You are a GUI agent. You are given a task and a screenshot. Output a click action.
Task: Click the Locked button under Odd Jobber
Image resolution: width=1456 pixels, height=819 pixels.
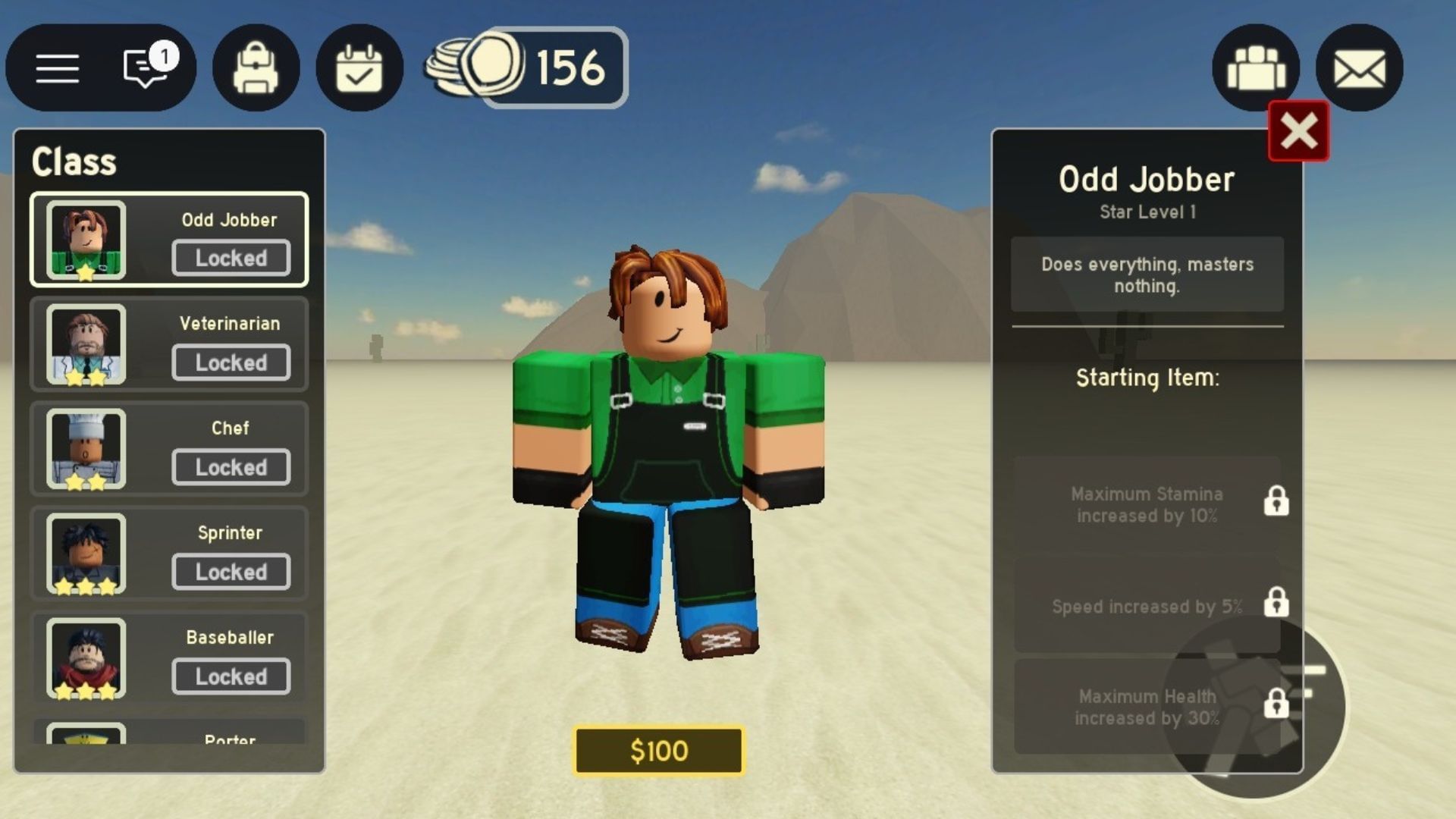coord(231,258)
